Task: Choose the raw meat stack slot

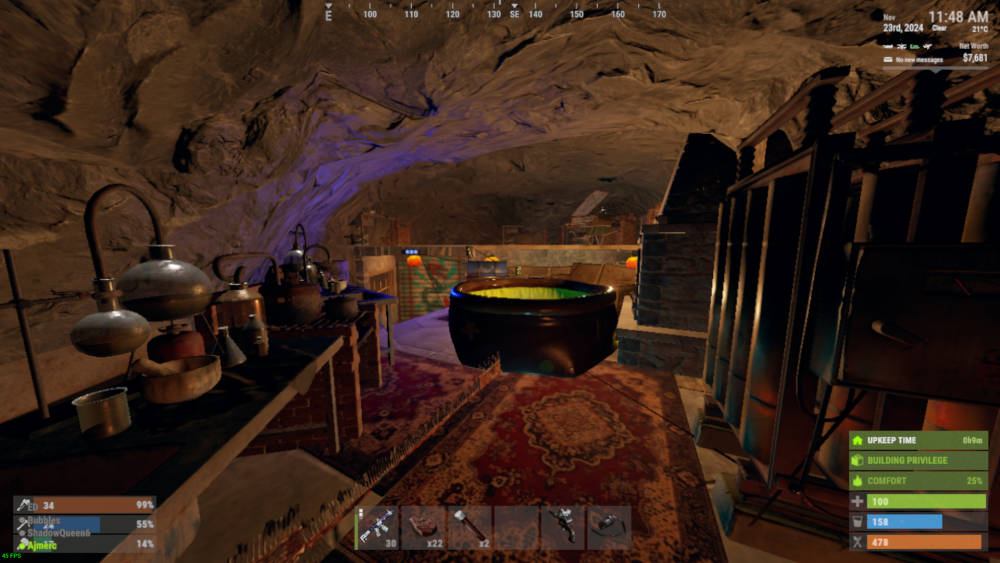Action: [424, 526]
